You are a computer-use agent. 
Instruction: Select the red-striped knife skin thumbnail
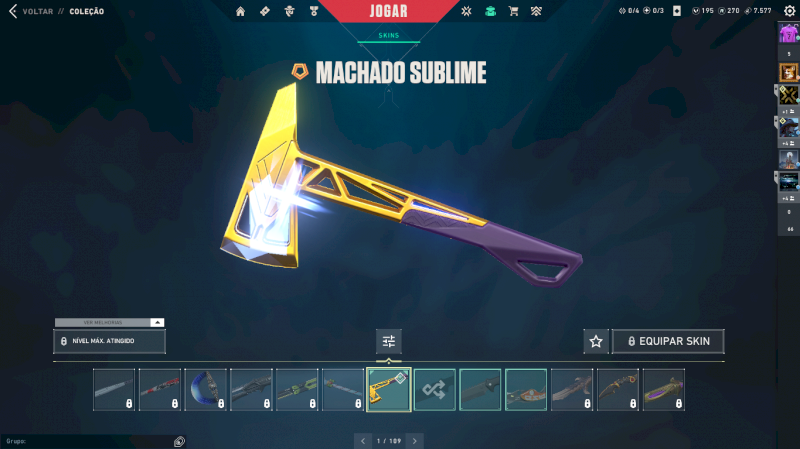(159, 389)
